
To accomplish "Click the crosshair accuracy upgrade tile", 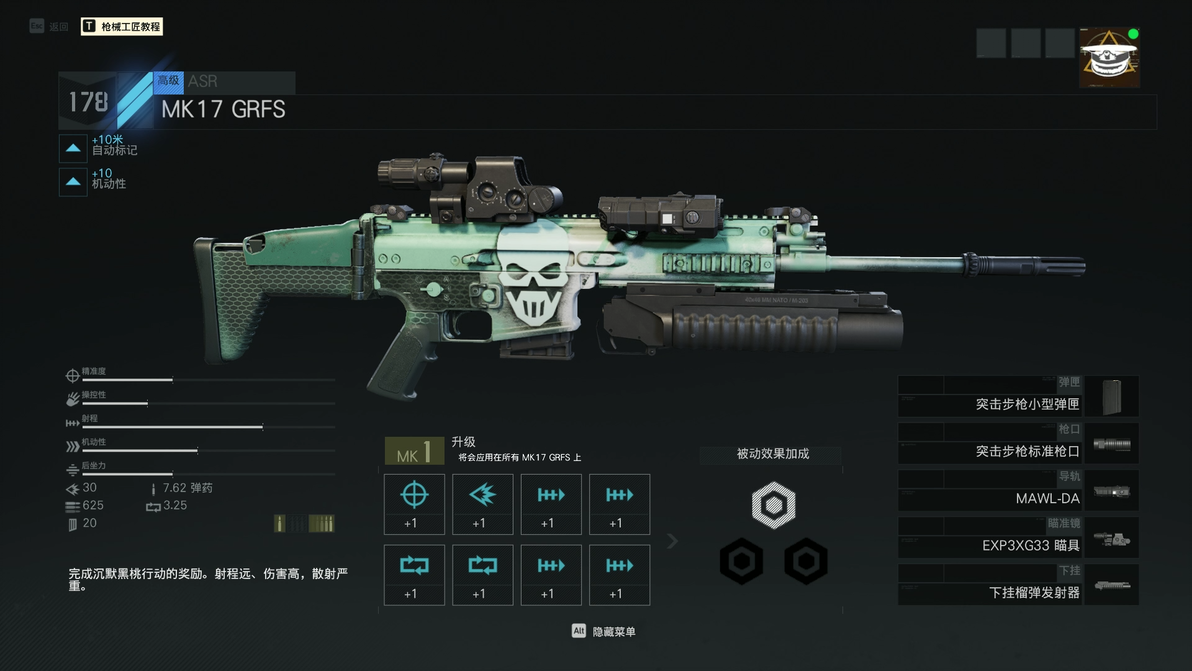I will [414, 504].
